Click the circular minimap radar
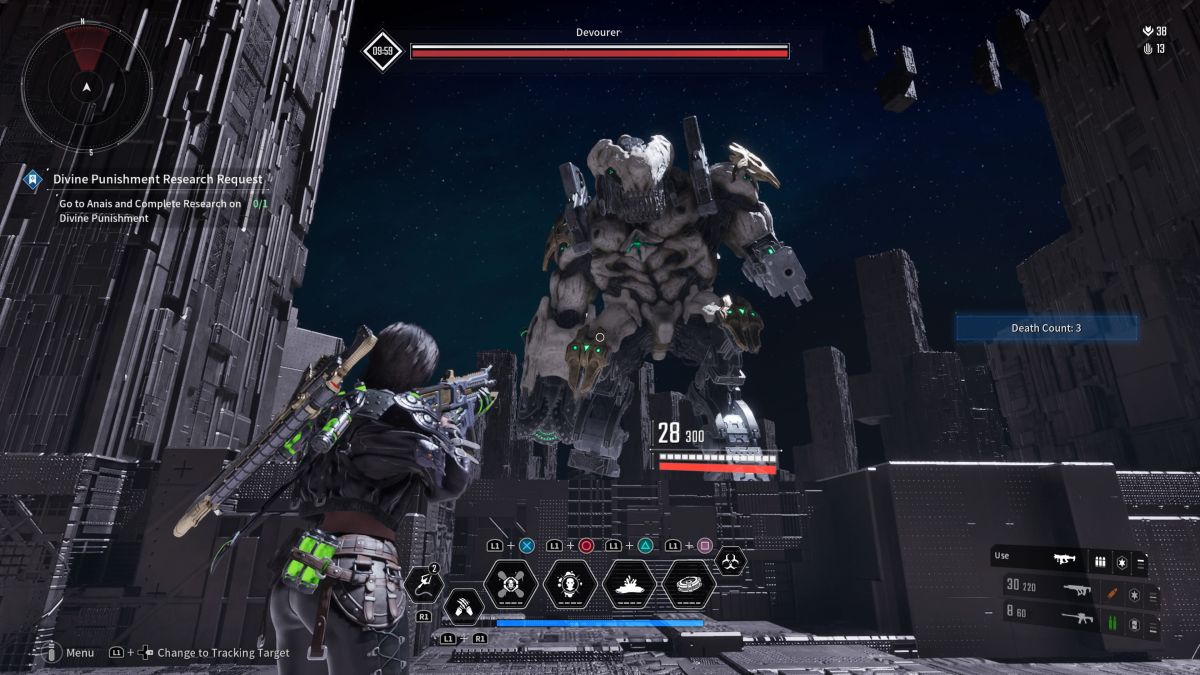Image resolution: width=1200 pixels, height=675 pixels. [88, 88]
